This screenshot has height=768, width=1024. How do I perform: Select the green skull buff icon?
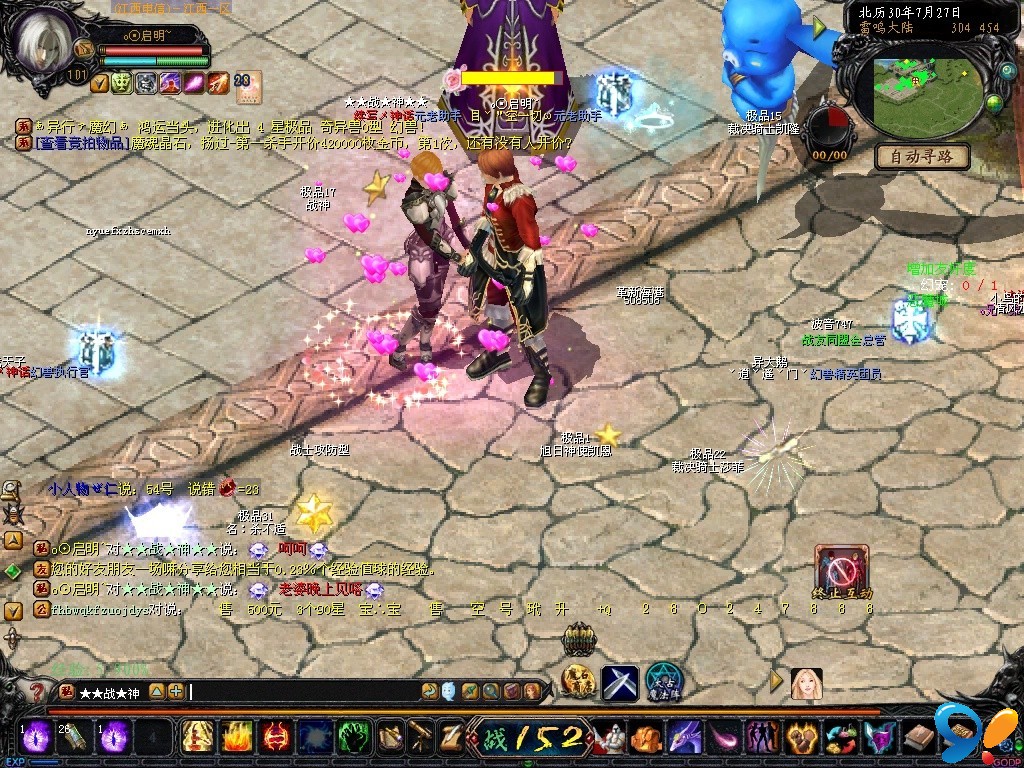point(121,83)
